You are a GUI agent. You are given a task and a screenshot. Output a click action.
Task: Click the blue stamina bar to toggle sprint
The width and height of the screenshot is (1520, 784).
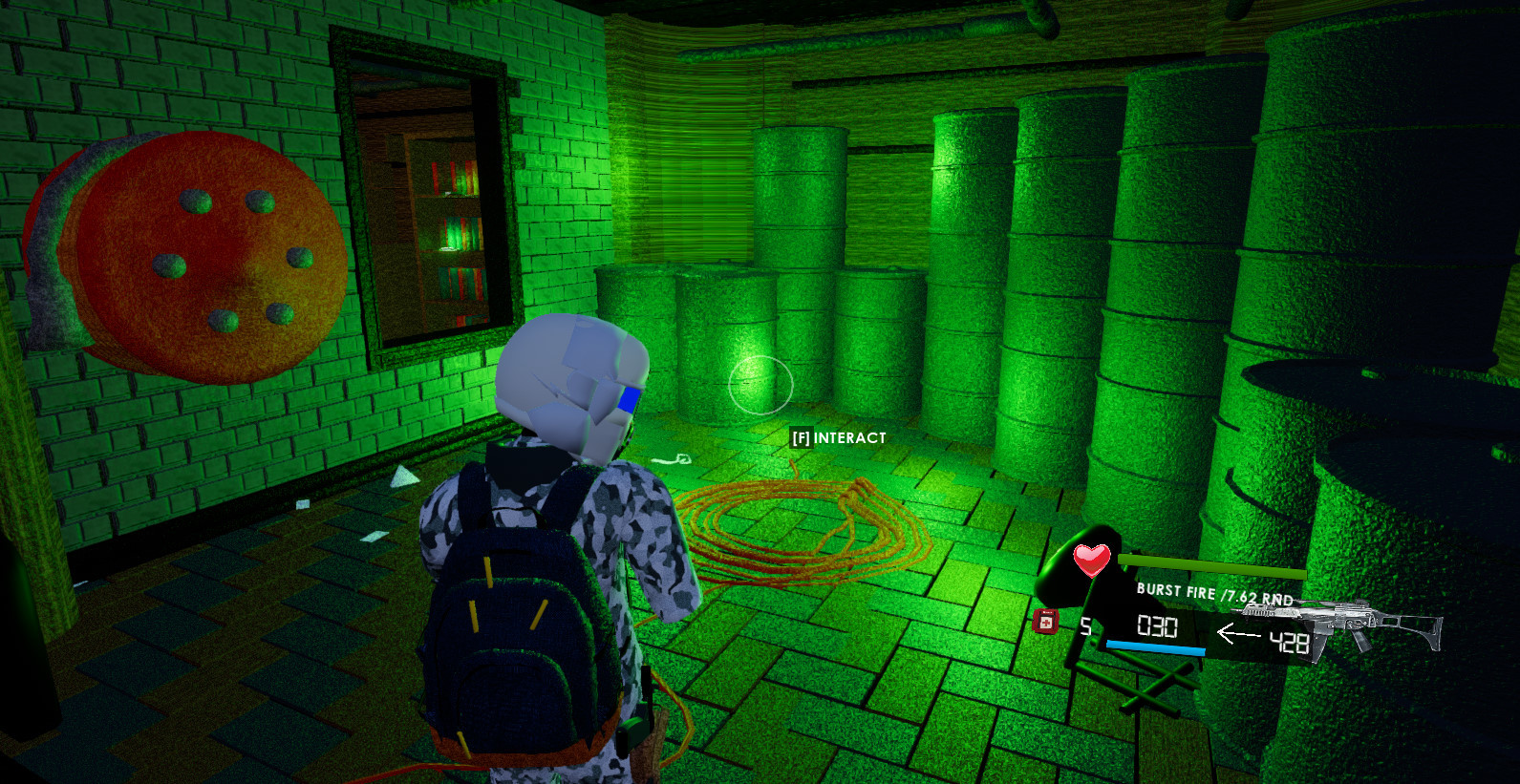pyautogui.click(x=1158, y=646)
